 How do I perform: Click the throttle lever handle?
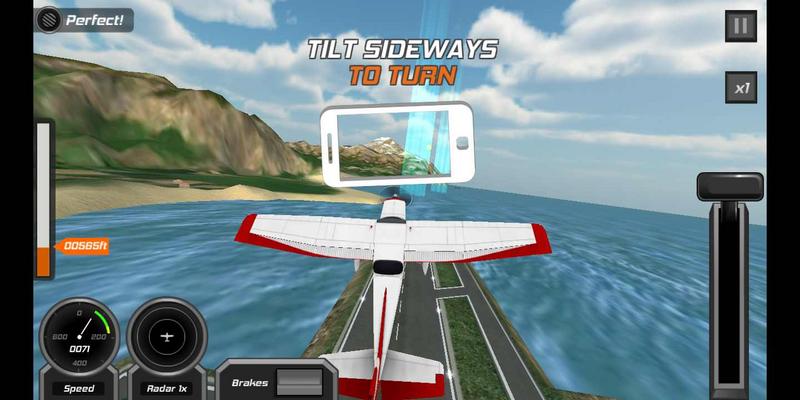tap(730, 186)
